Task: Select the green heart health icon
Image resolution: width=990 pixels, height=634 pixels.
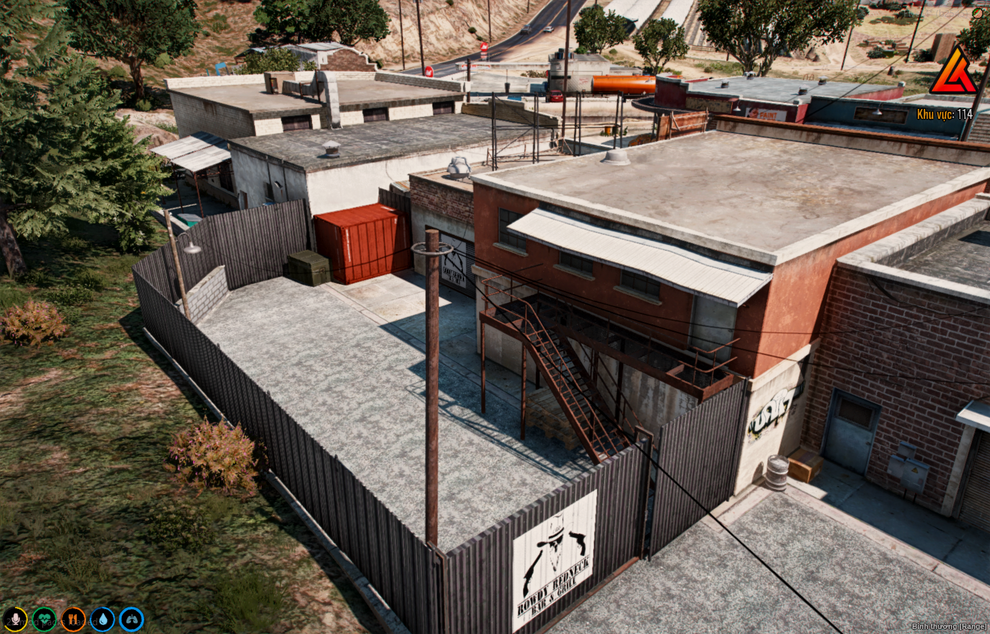Action: [x=44, y=619]
